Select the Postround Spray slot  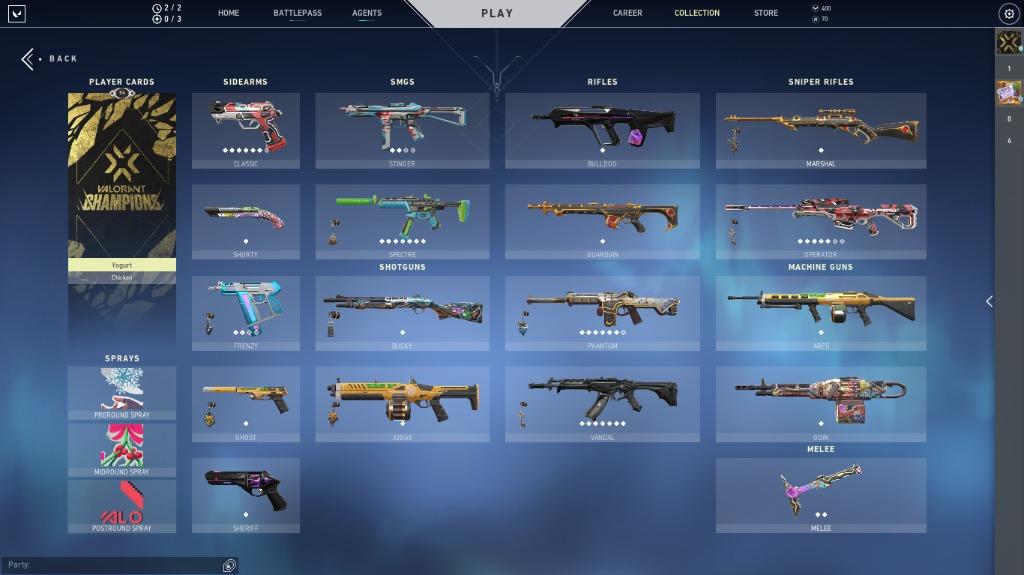click(122, 505)
